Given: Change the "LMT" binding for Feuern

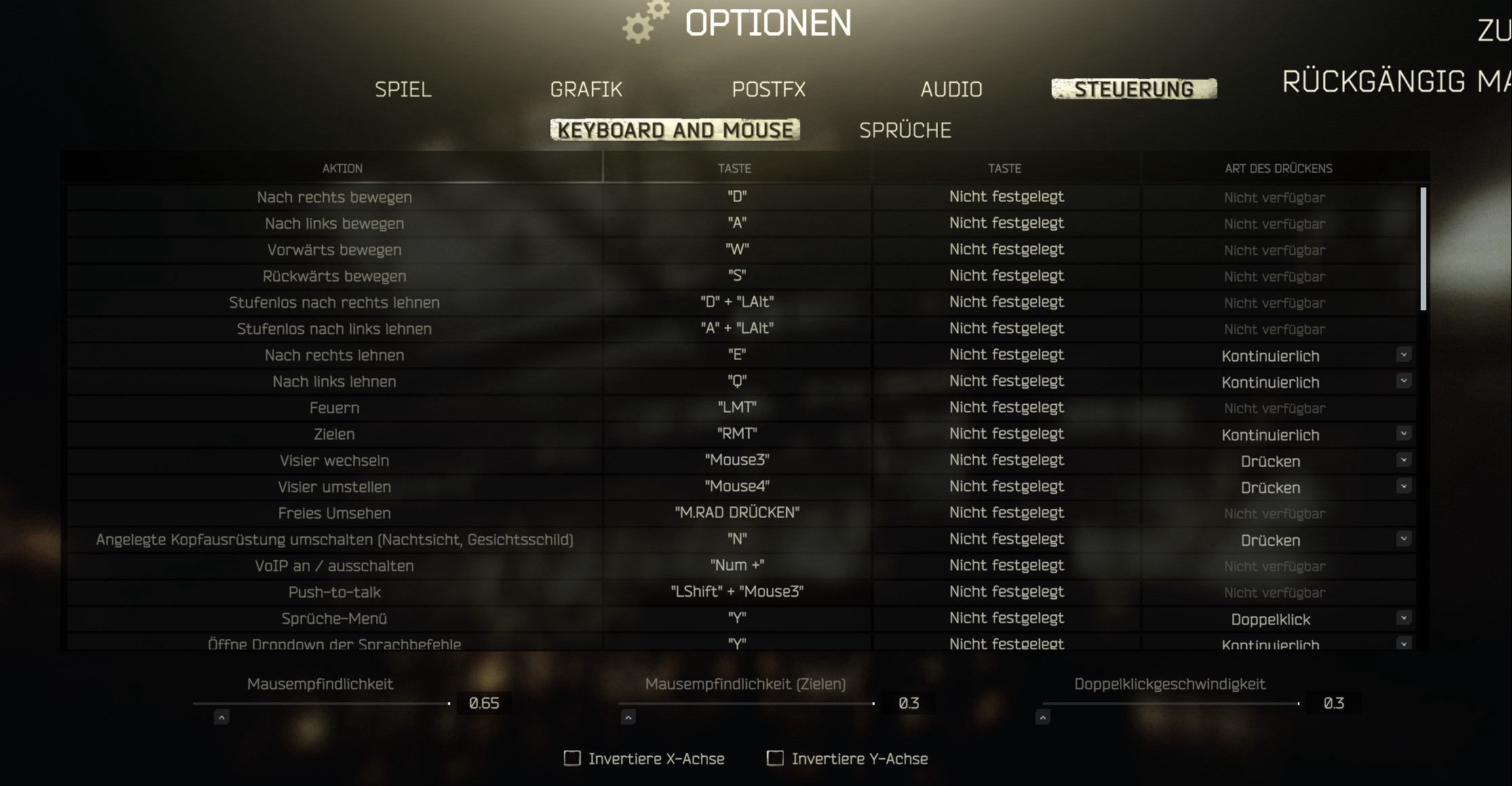Looking at the screenshot, I should tap(737, 408).
